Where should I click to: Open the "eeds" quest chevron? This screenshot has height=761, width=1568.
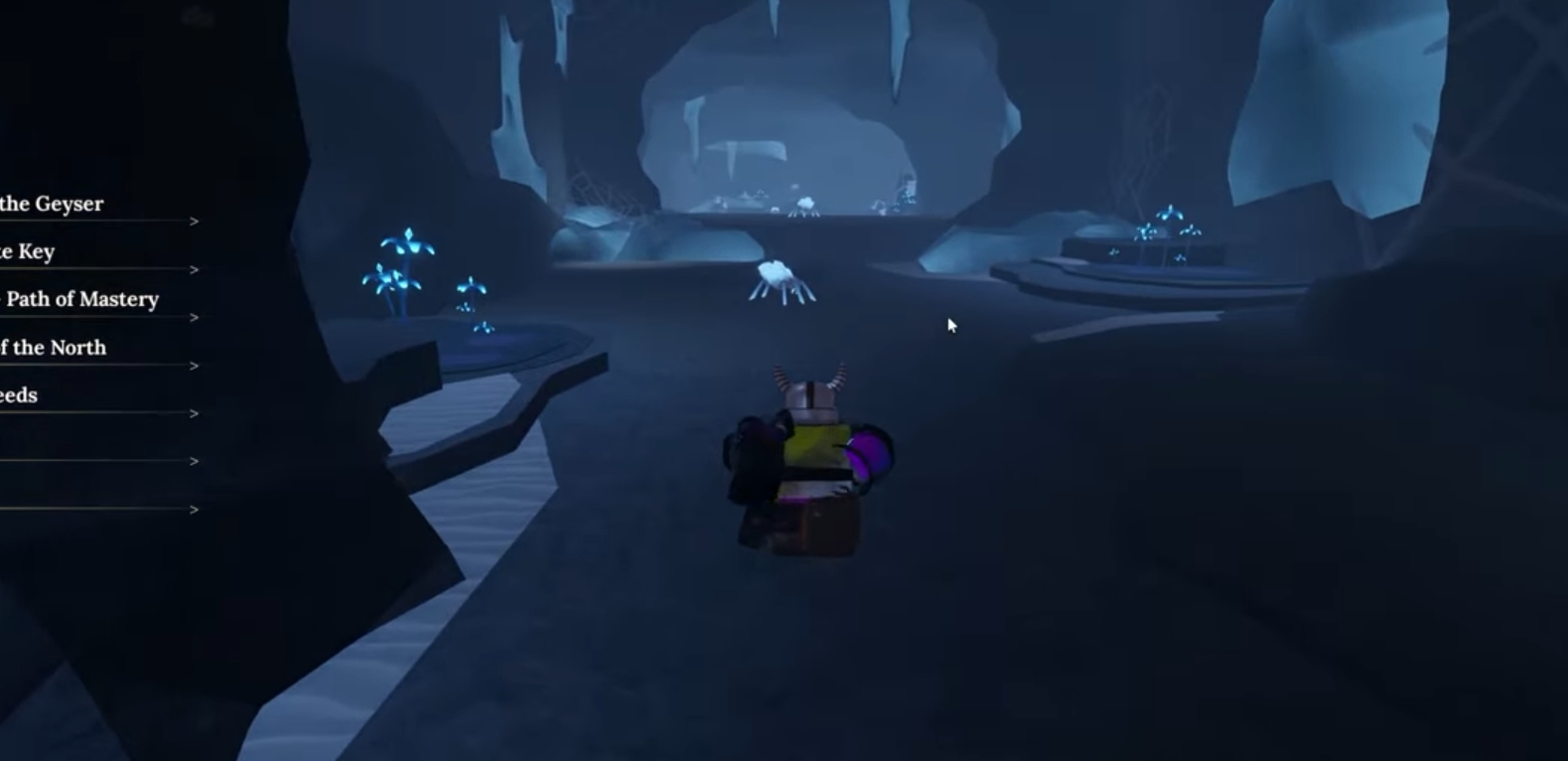click(x=194, y=412)
